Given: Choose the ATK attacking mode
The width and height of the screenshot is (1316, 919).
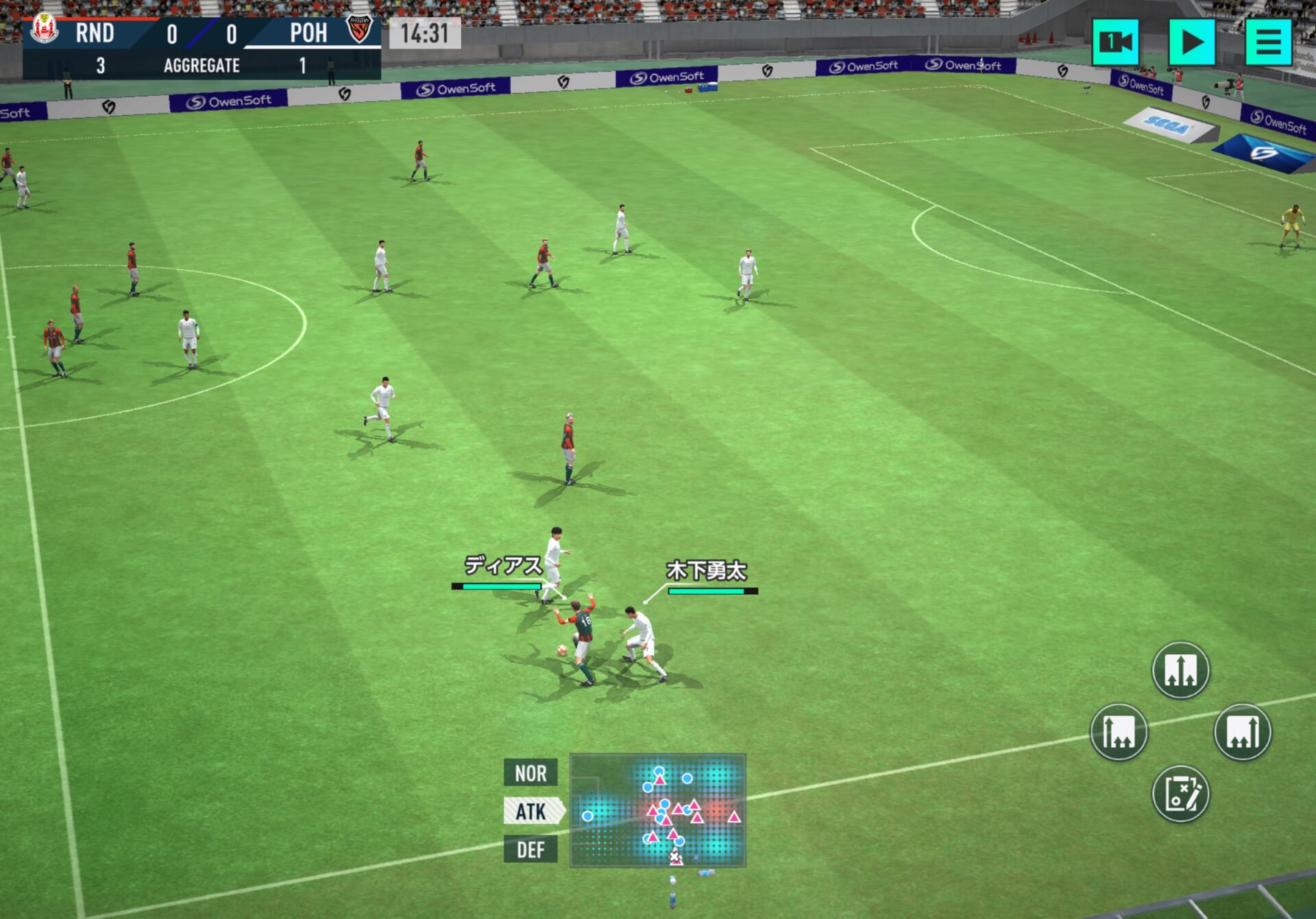Looking at the screenshot, I should (x=532, y=811).
